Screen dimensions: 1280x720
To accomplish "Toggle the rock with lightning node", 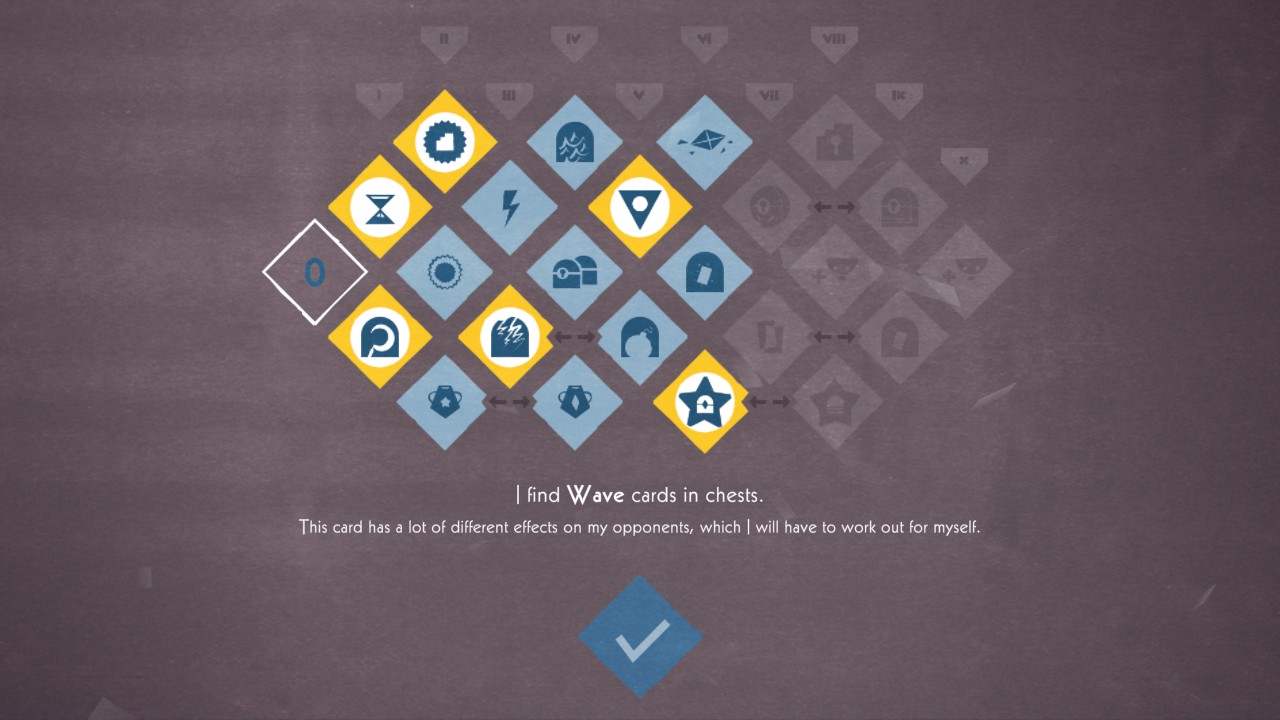I will 510,337.
